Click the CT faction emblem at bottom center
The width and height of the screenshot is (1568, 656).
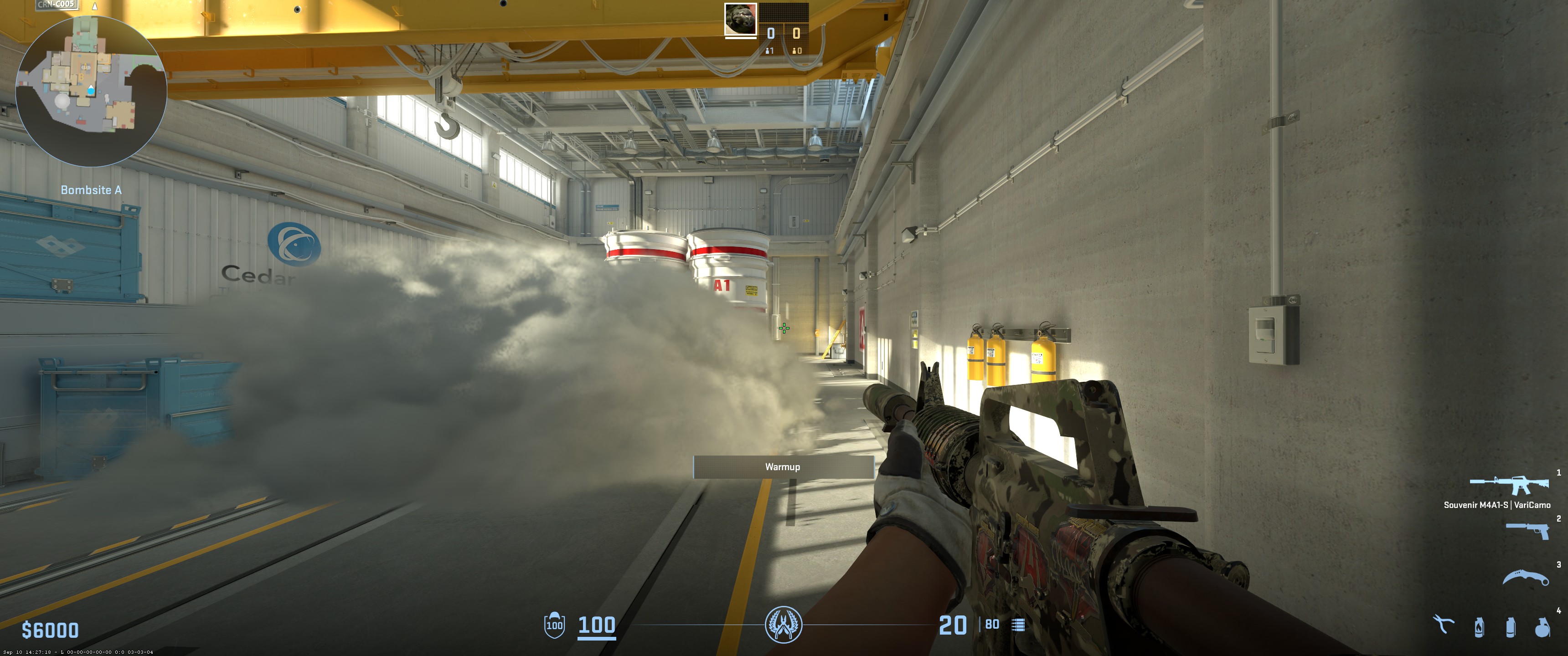(784, 625)
